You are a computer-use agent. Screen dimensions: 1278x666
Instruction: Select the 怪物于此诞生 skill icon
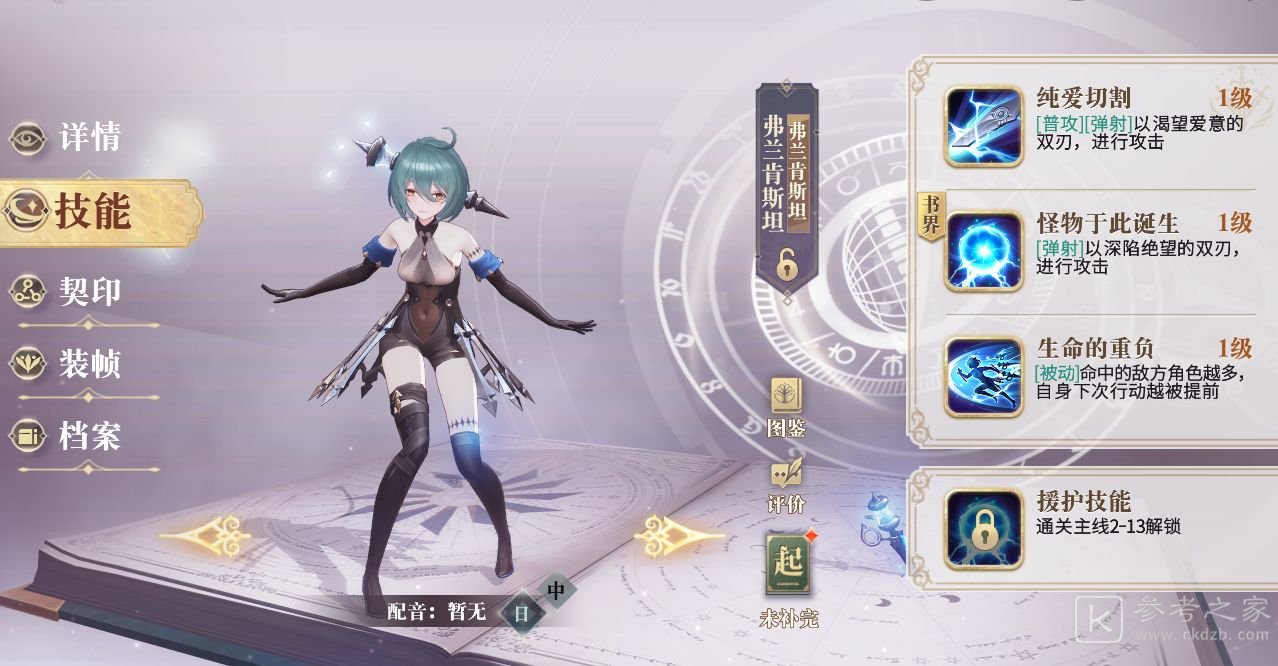[x=983, y=251]
